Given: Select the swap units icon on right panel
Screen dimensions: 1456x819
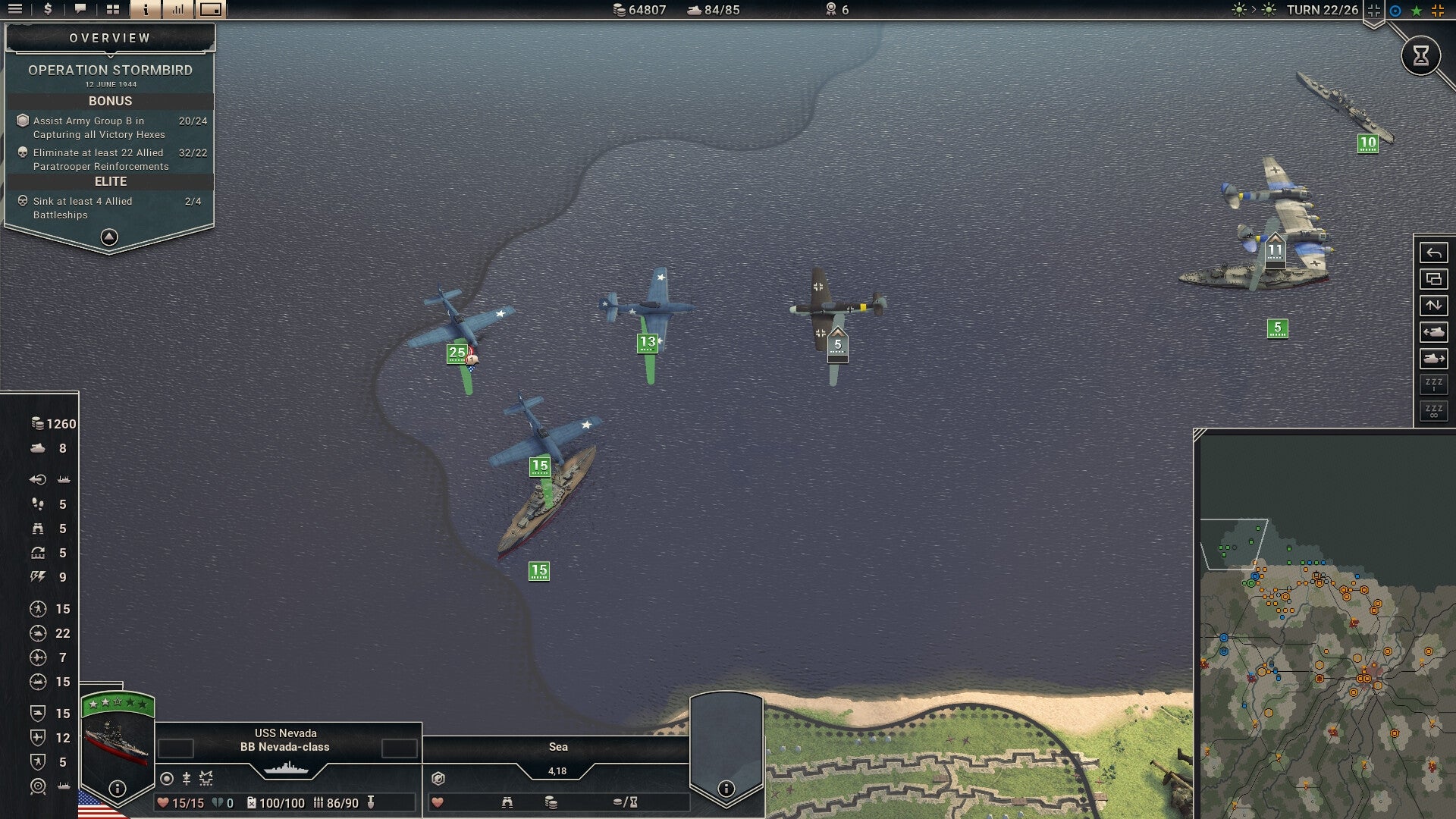Looking at the screenshot, I should point(1433,306).
